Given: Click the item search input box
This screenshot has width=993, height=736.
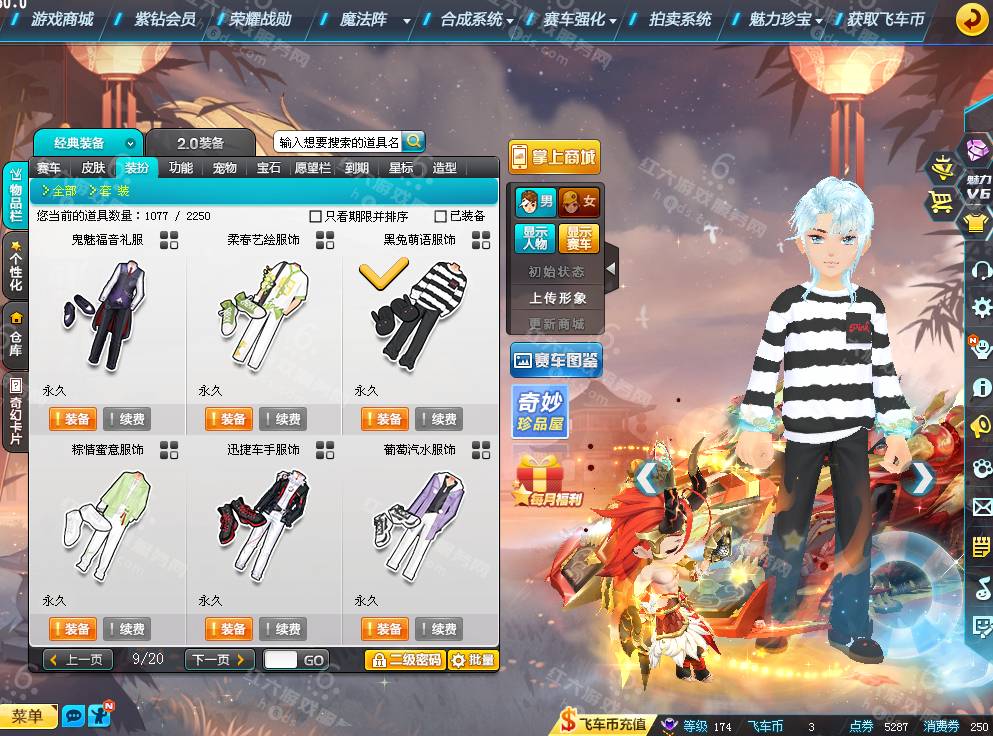Looking at the screenshot, I should pos(338,143).
